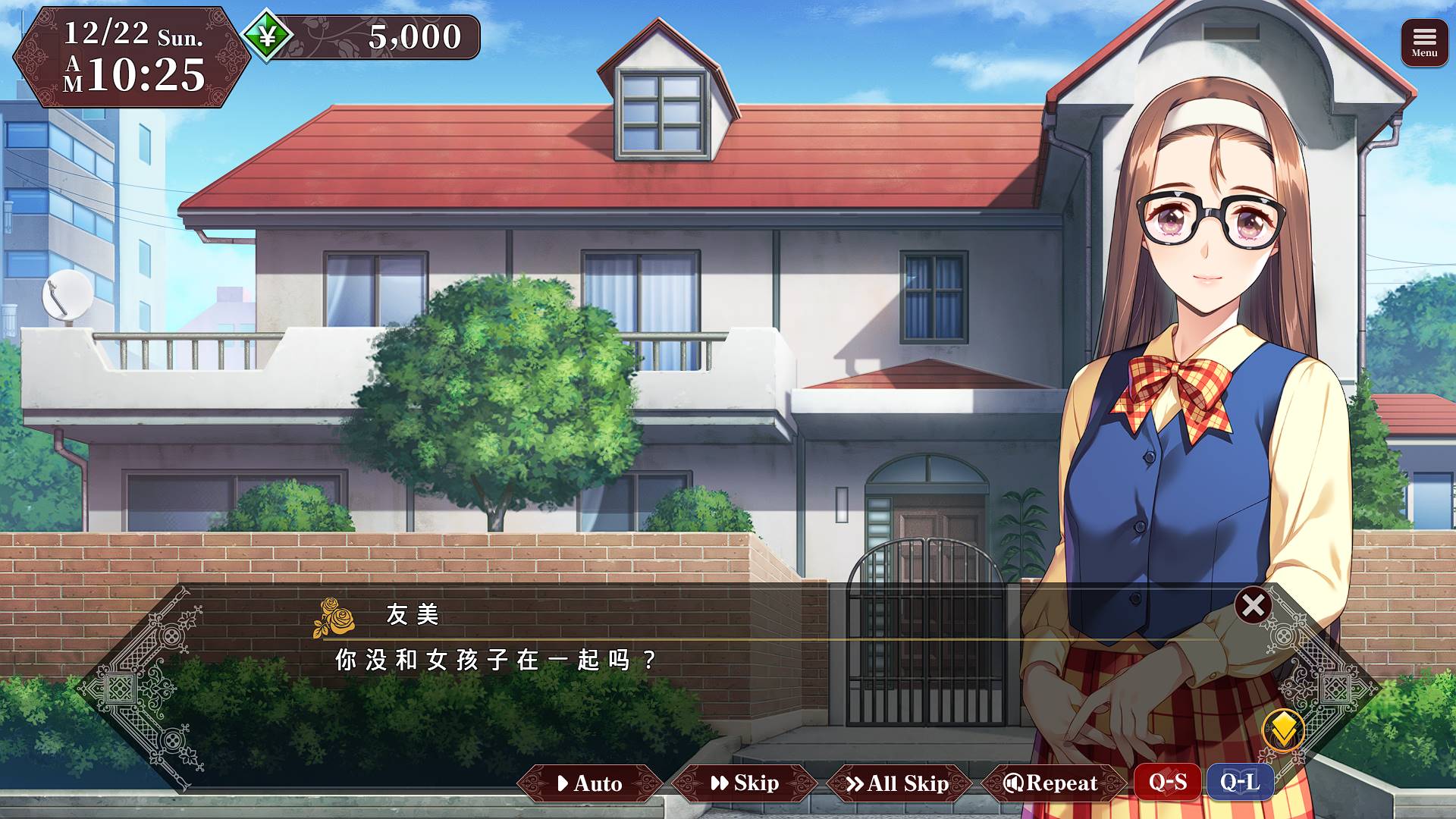Quick save with Q-S button
This screenshot has height=819, width=1456.
(1167, 782)
